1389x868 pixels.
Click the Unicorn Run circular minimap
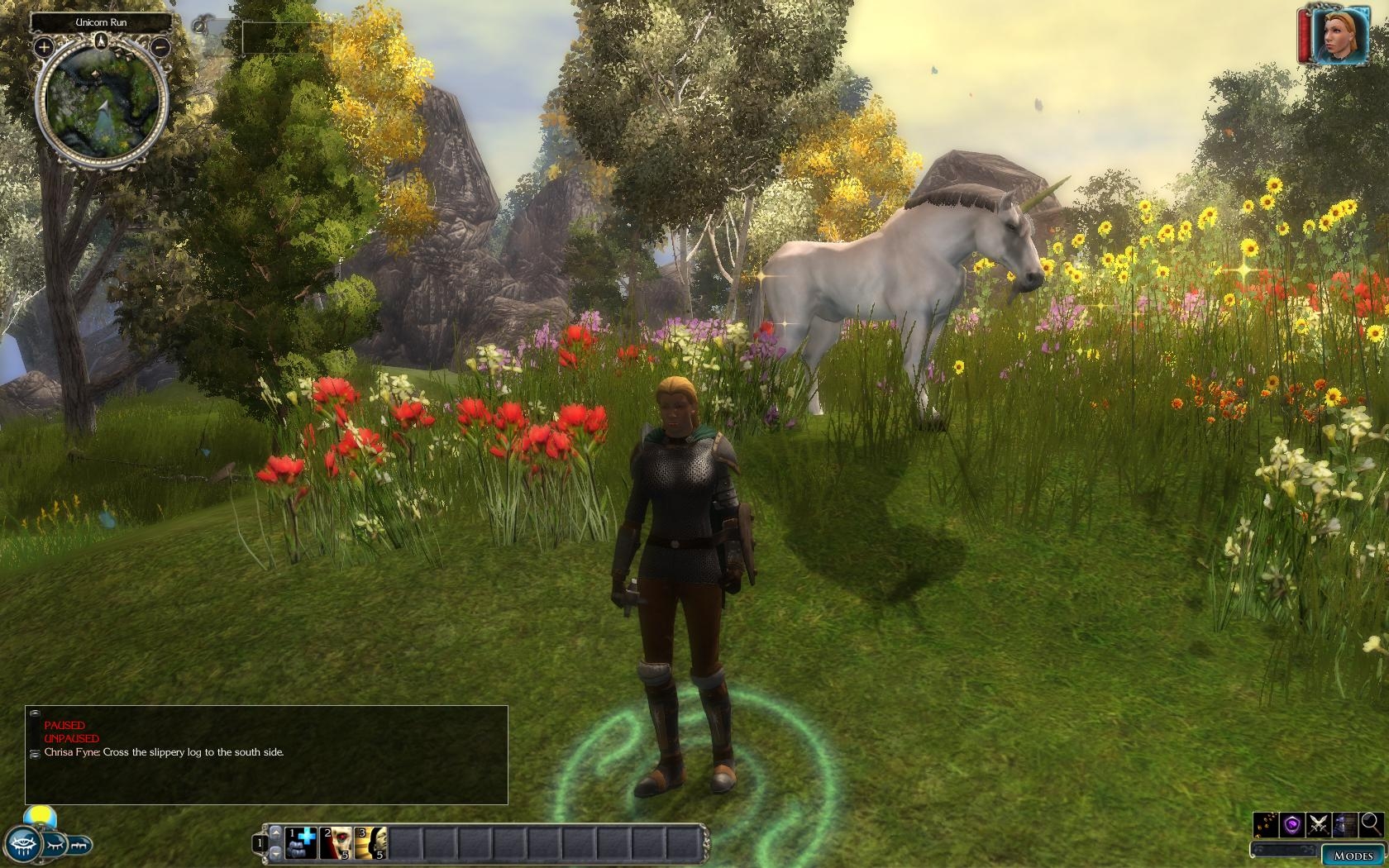tap(102, 103)
